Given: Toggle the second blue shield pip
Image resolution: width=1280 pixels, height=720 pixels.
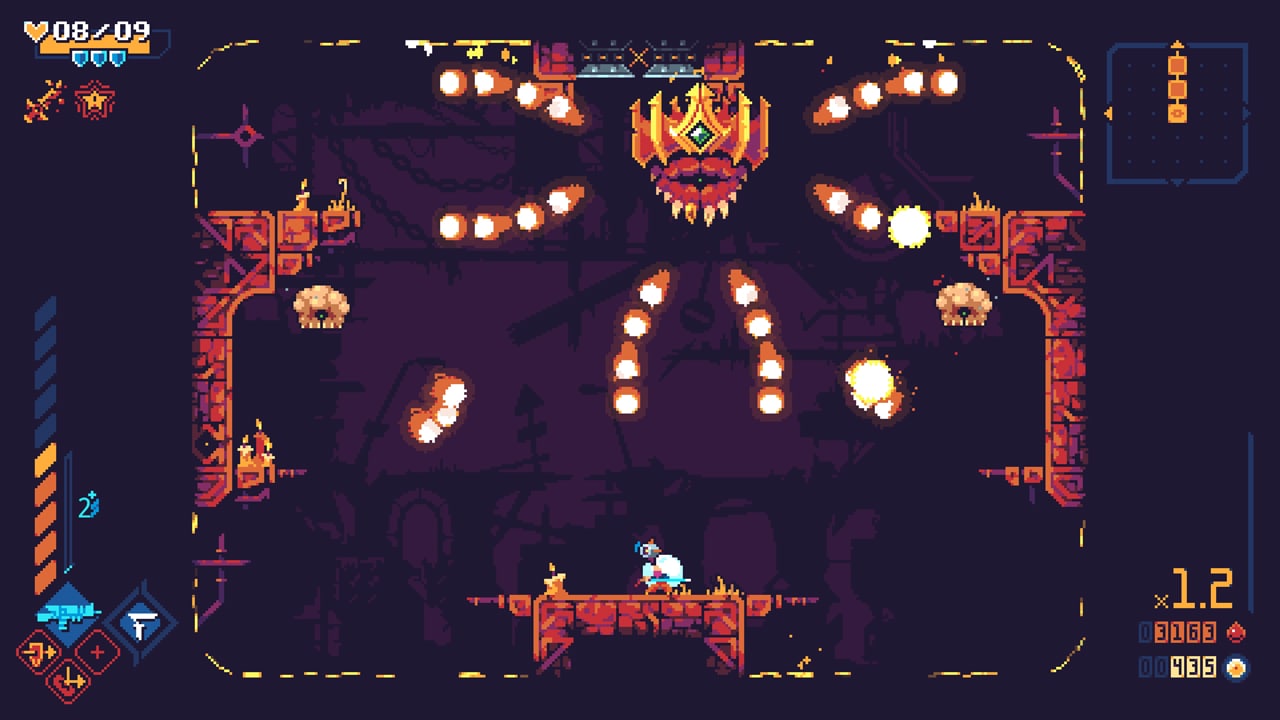Looking at the screenshot, I should pos(98,59).
